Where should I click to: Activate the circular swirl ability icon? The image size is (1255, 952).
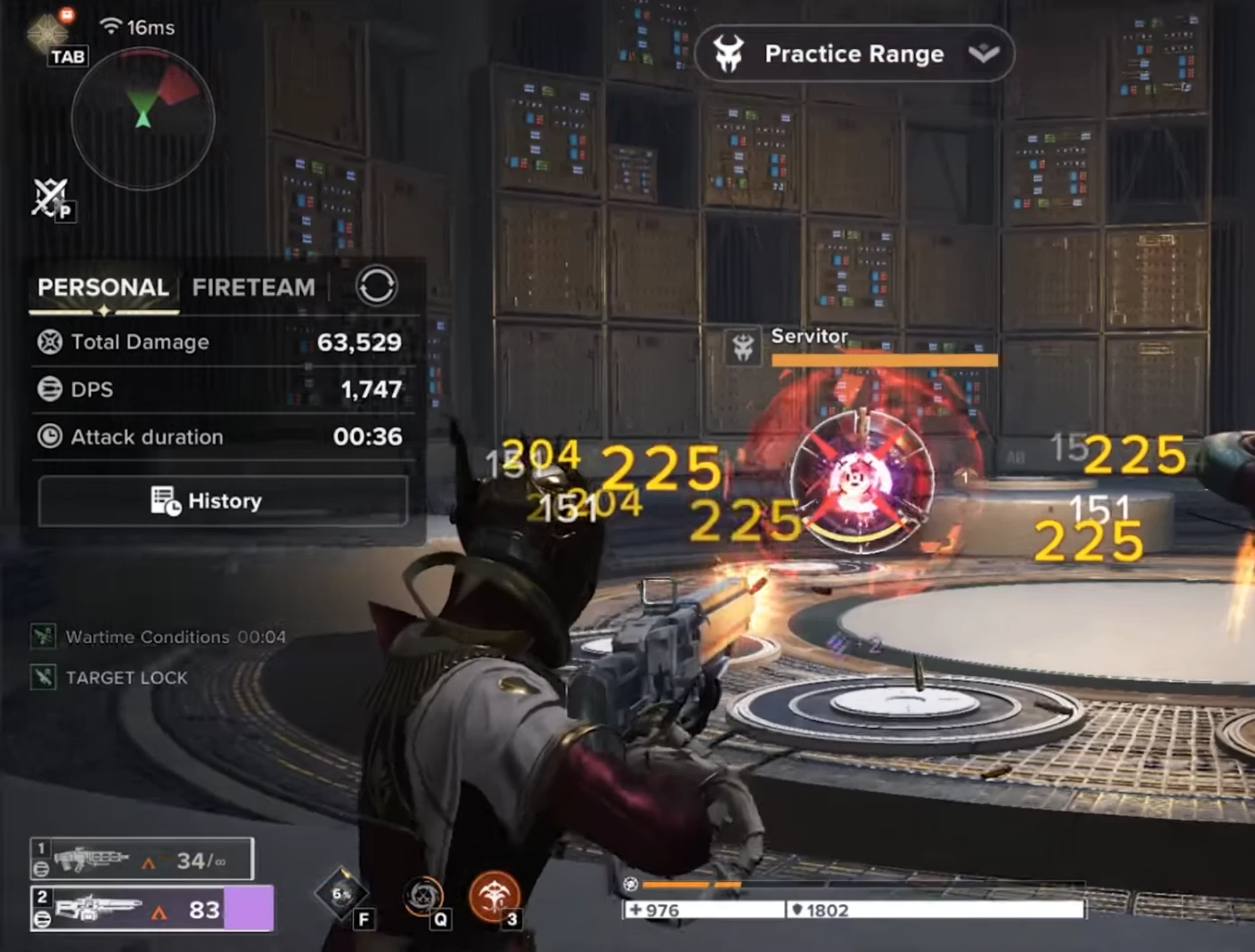[424, 896]
